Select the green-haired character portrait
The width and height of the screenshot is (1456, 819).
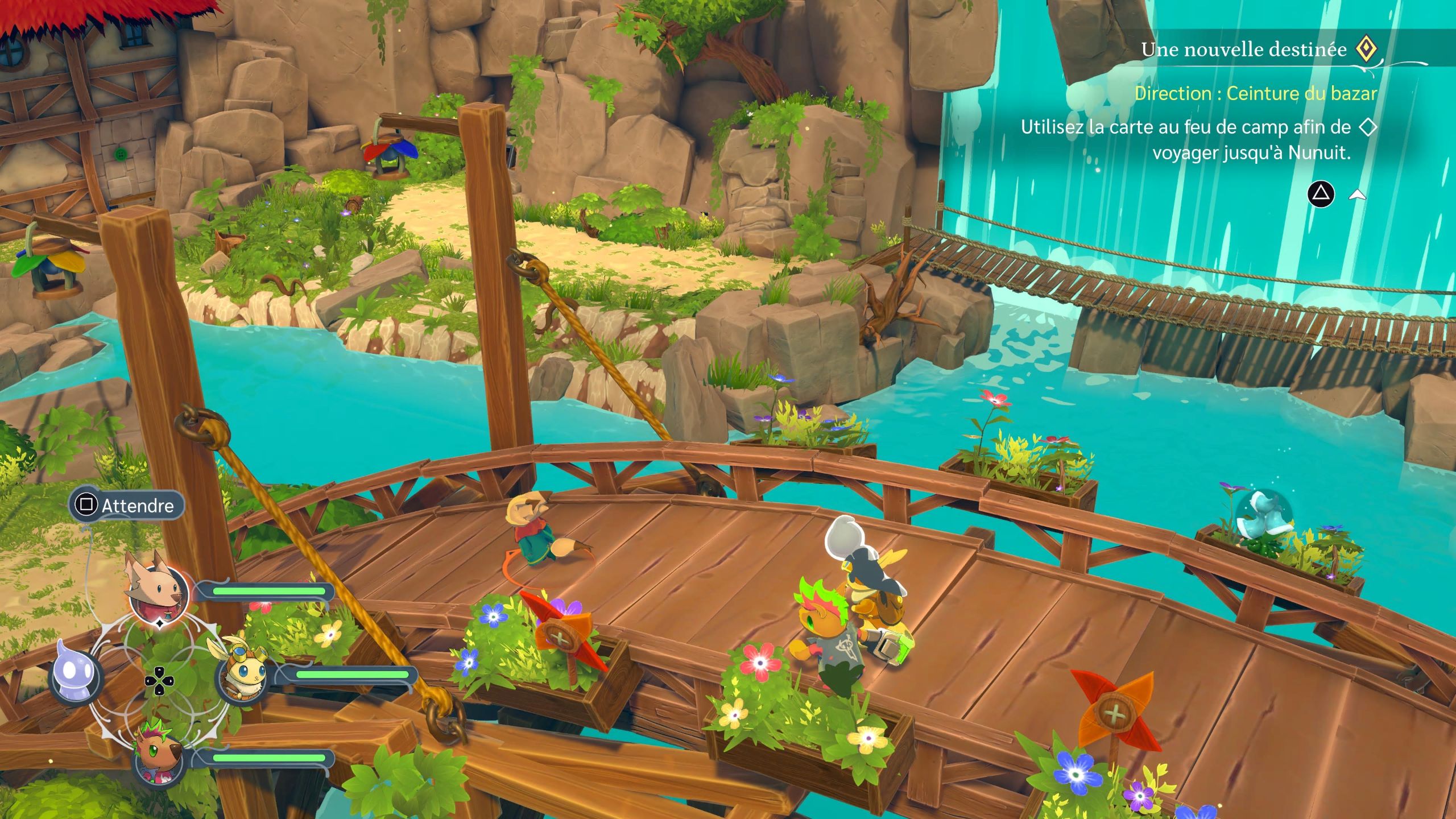coord(156,755)
